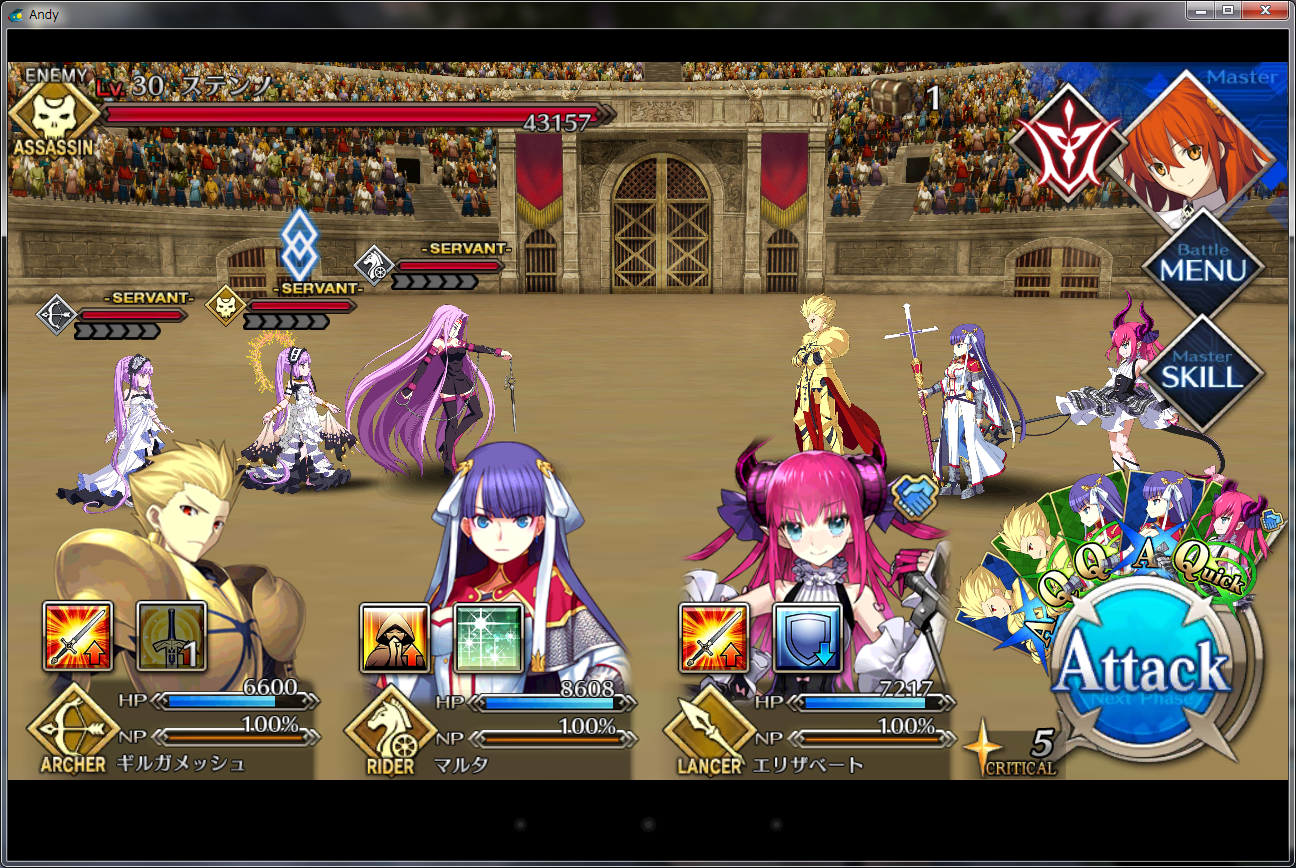
Task: Activate Gilgamesh's sword attack-up skill
Action: (x=78, y=636)
